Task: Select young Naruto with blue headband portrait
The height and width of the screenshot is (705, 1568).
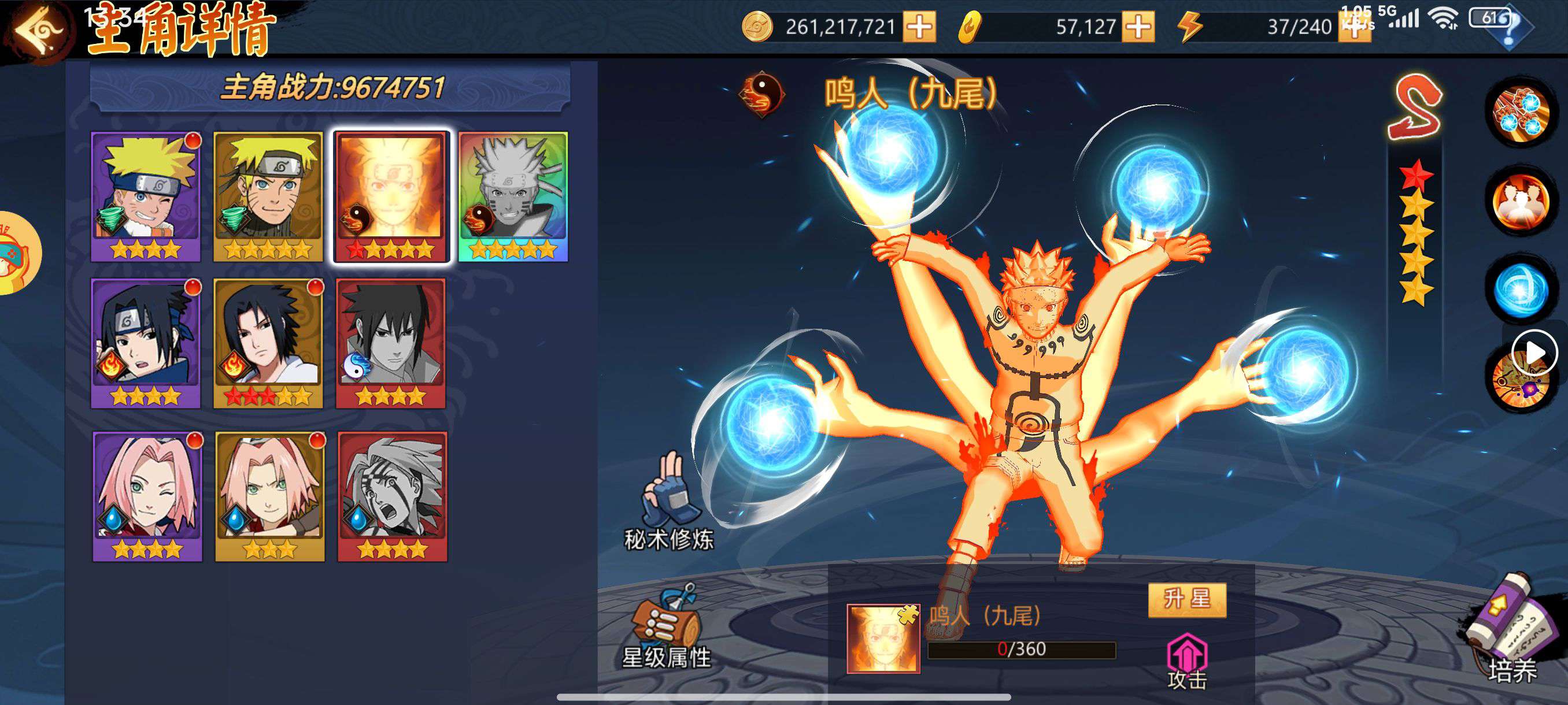Action: coord(146,196)
